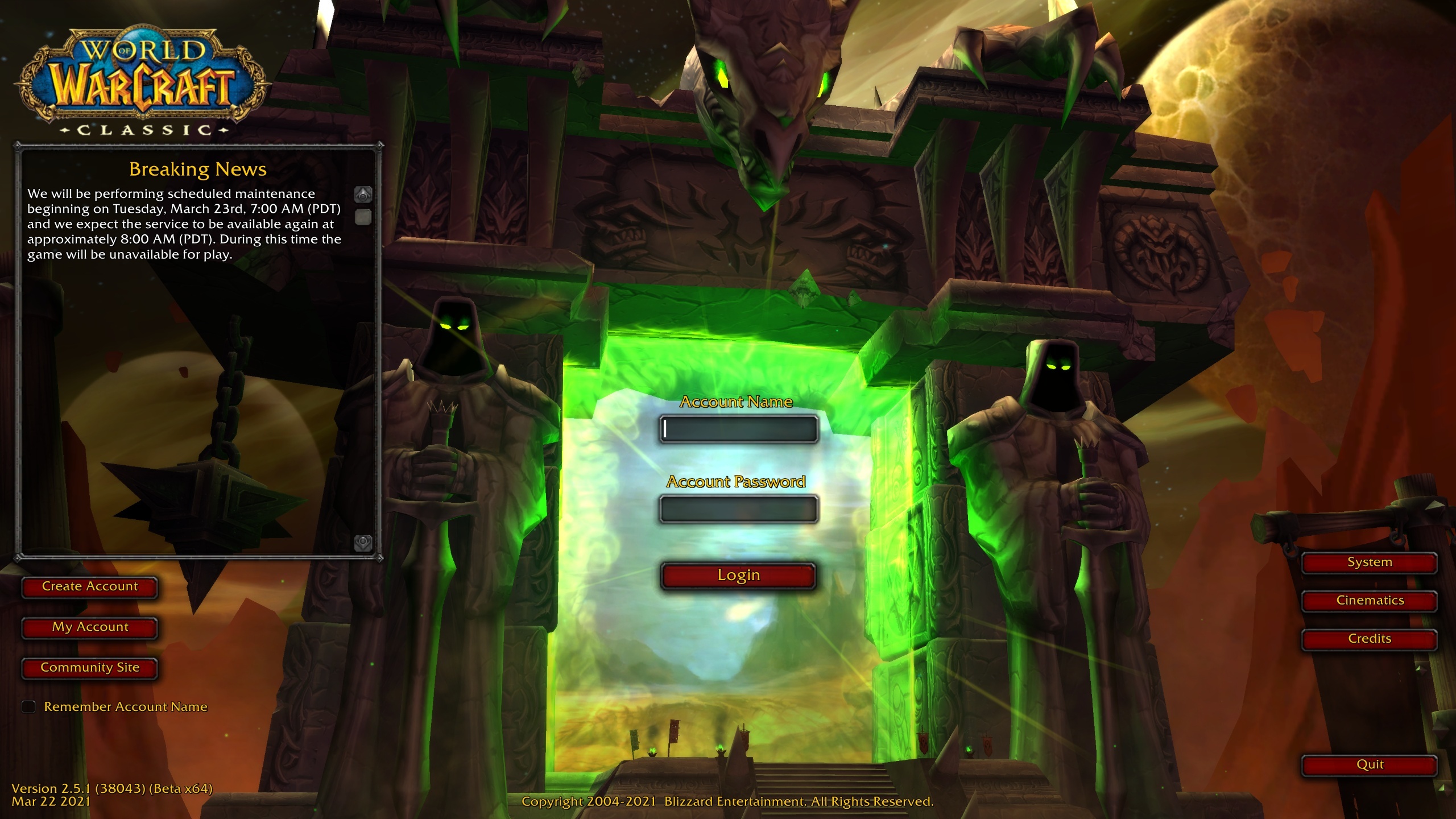Visit the Community Site
Viewport: 1456px width, 819px height.
point(89,668)
